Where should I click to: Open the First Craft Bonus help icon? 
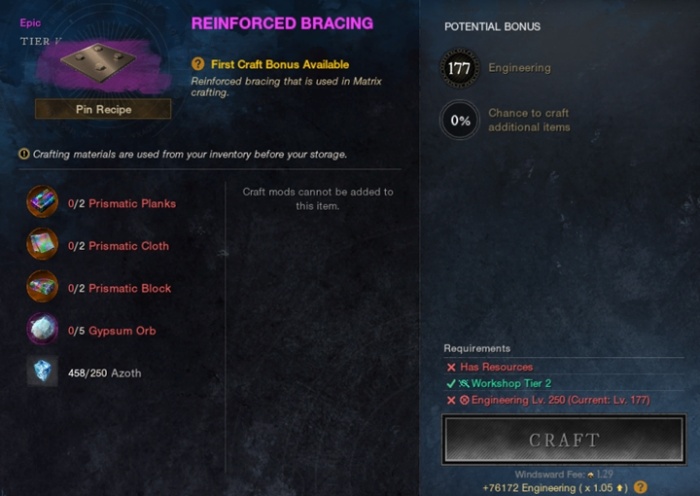[198, 64]
